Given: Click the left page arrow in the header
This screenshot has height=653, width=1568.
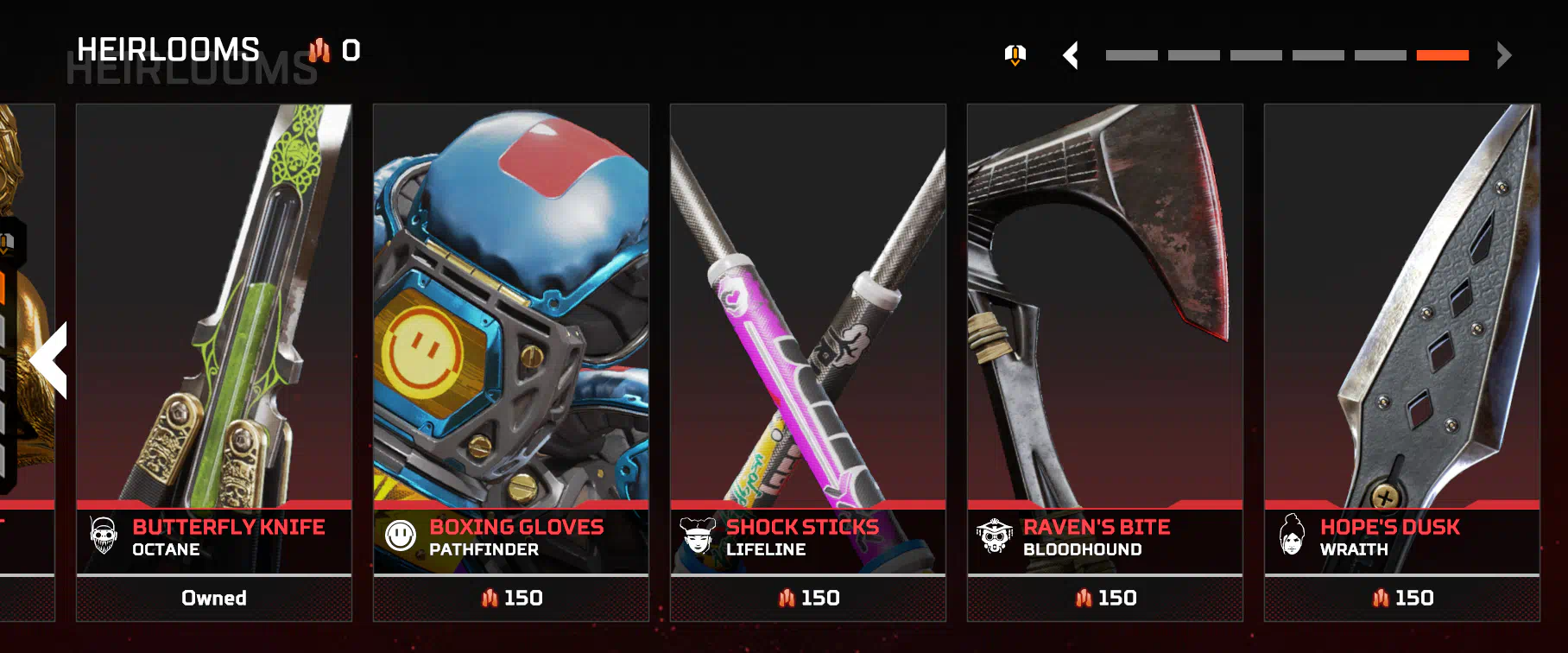Looking at the screenshot, I should coord(1071,55).
